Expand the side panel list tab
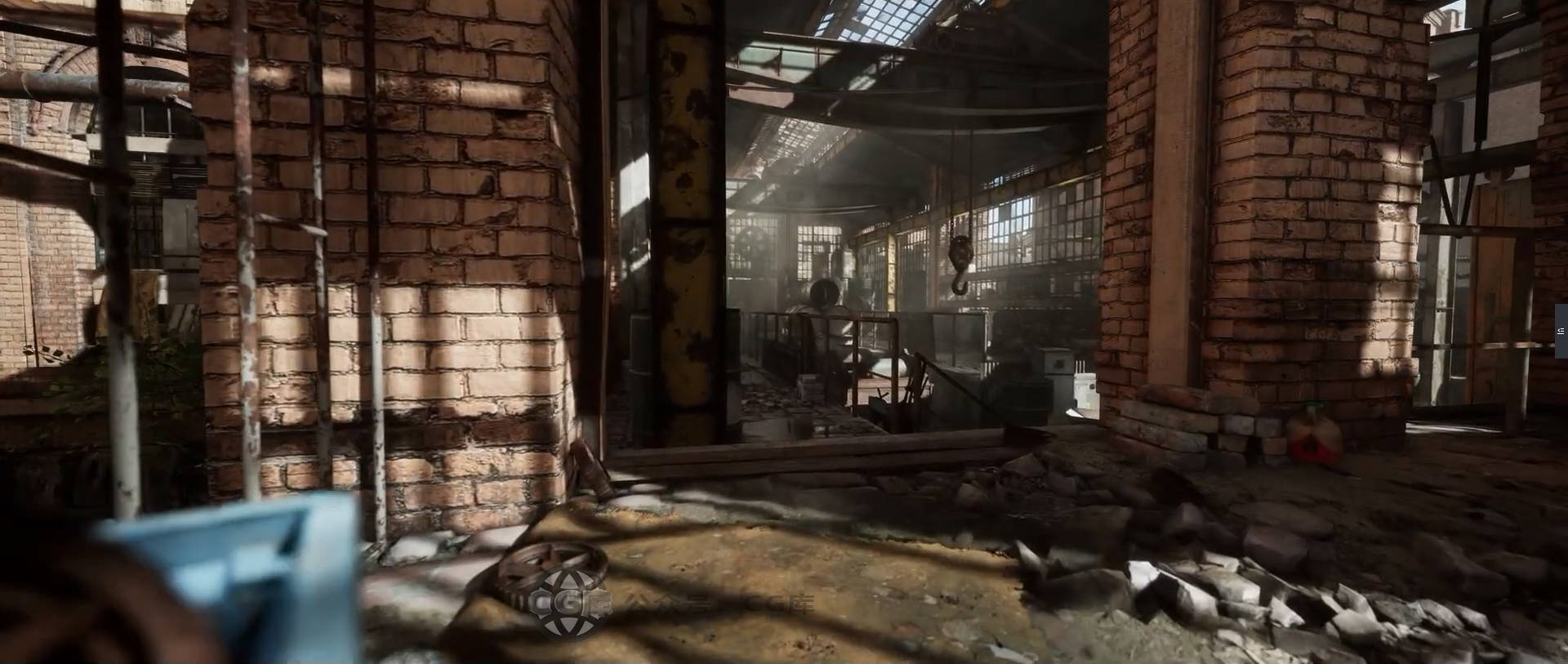This screenshot has width=1568, height=664. click(x=1561, y=331)
